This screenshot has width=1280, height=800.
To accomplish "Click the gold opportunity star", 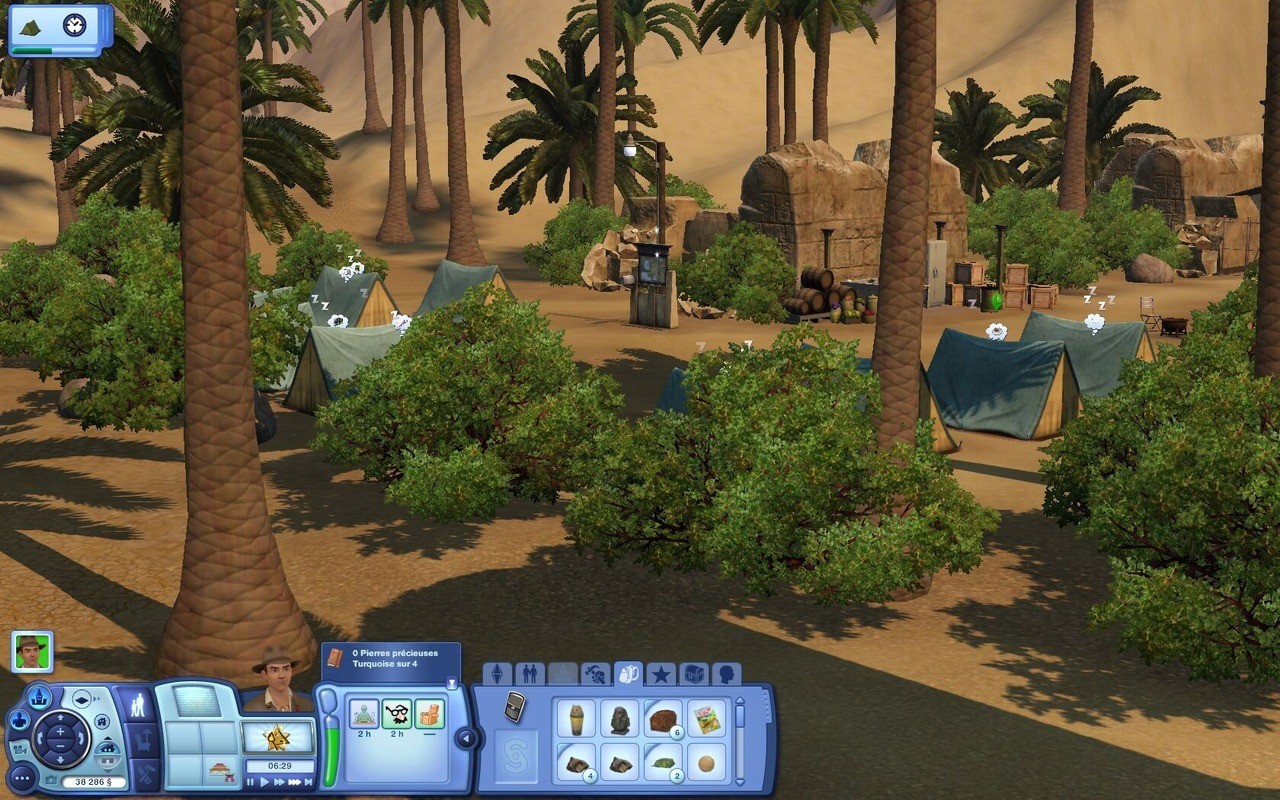I will (277, 736).
